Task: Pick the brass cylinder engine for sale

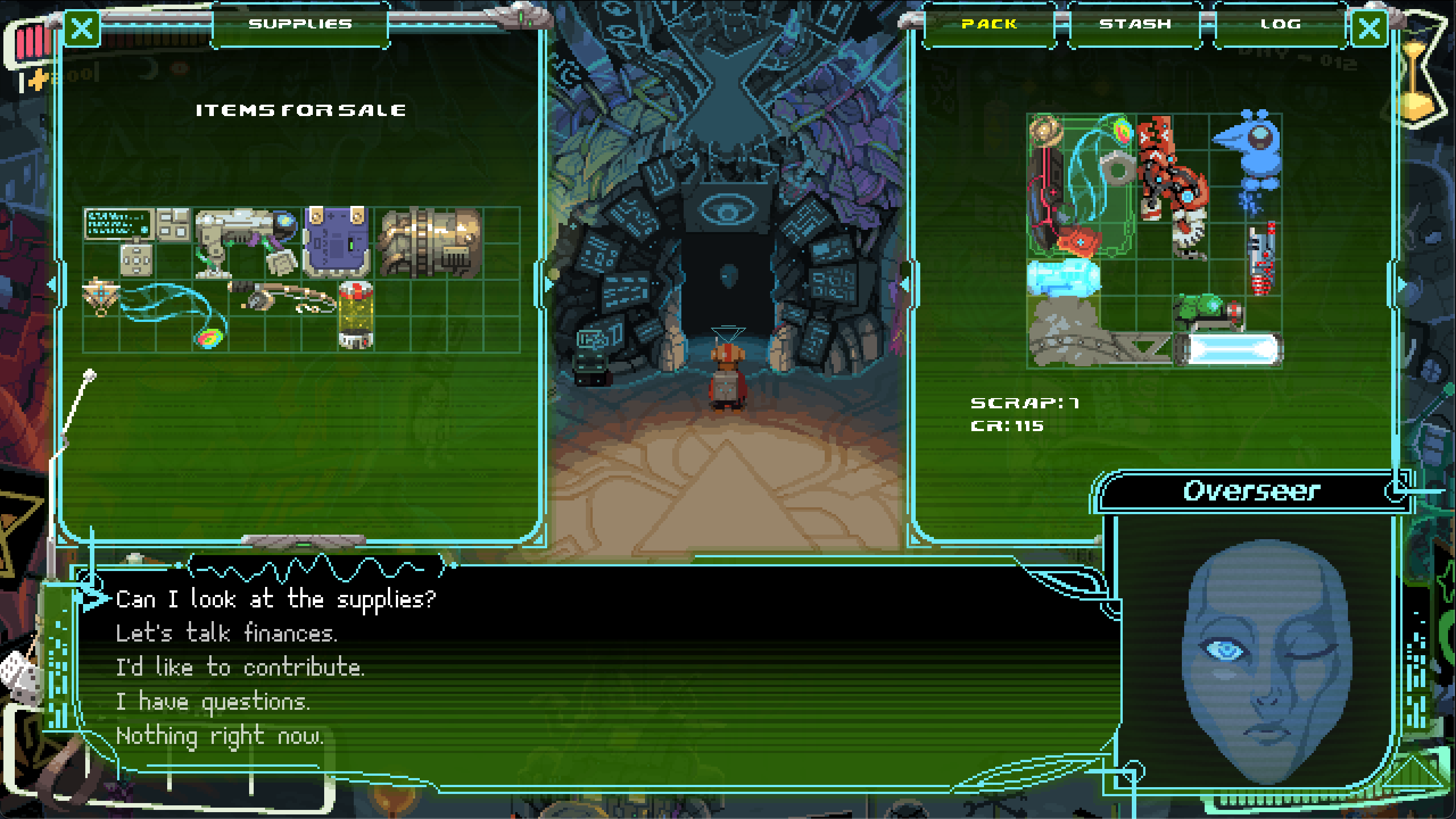Action: pos(431,242)
